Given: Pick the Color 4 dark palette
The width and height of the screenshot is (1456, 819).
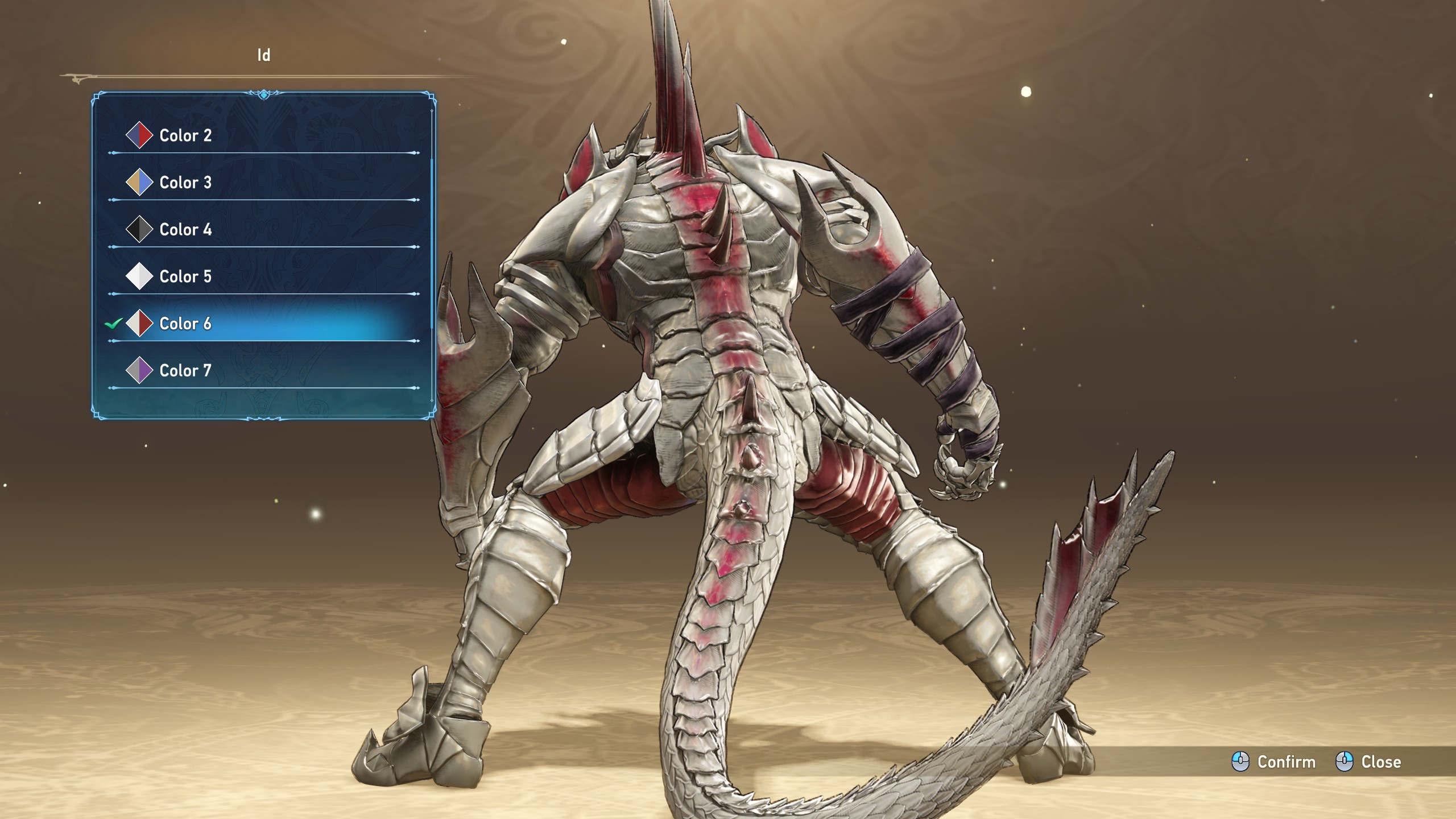Looking at the screenshot, I should 185,230.
